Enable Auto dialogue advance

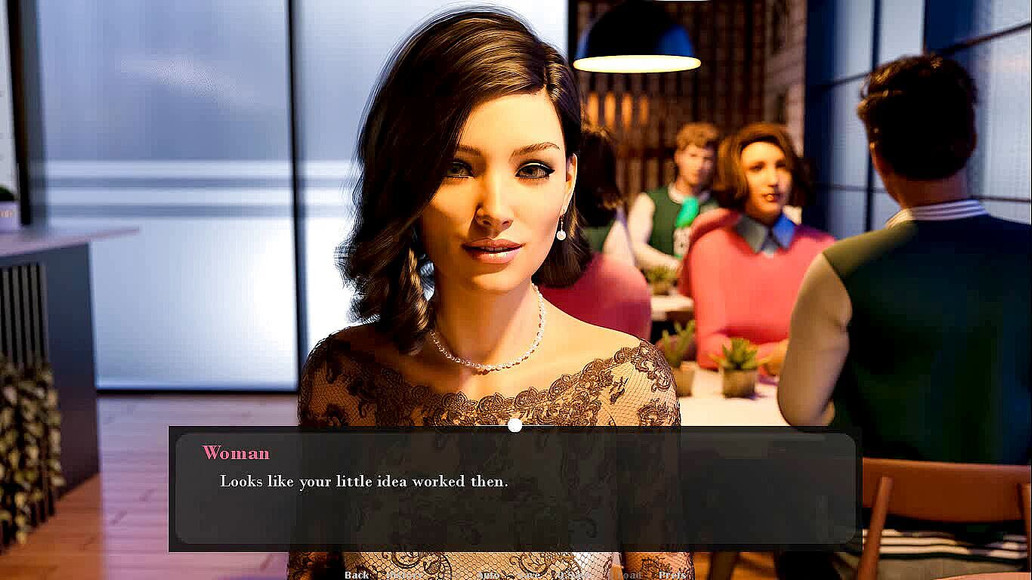489,575
